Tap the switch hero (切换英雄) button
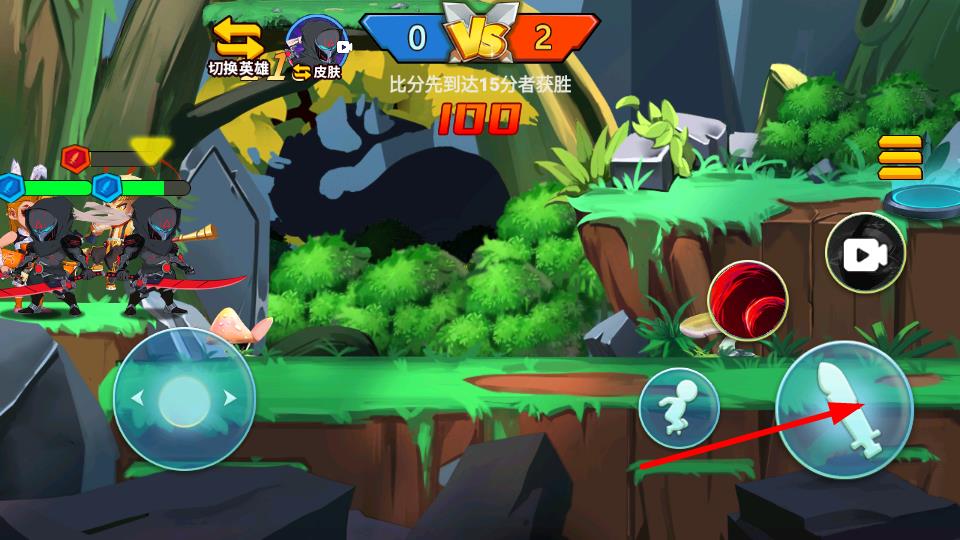The width and height of the screenshot is (960, 540). pos(239,46)
